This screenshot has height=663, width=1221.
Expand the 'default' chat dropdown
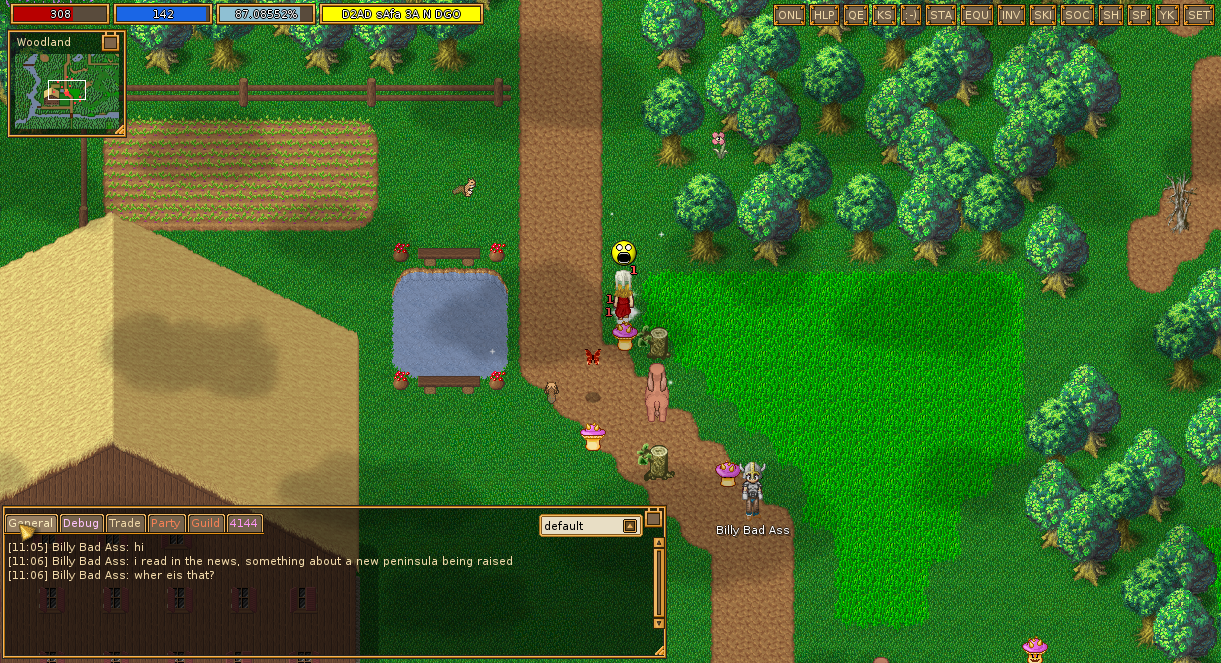[x=630, y=526]
